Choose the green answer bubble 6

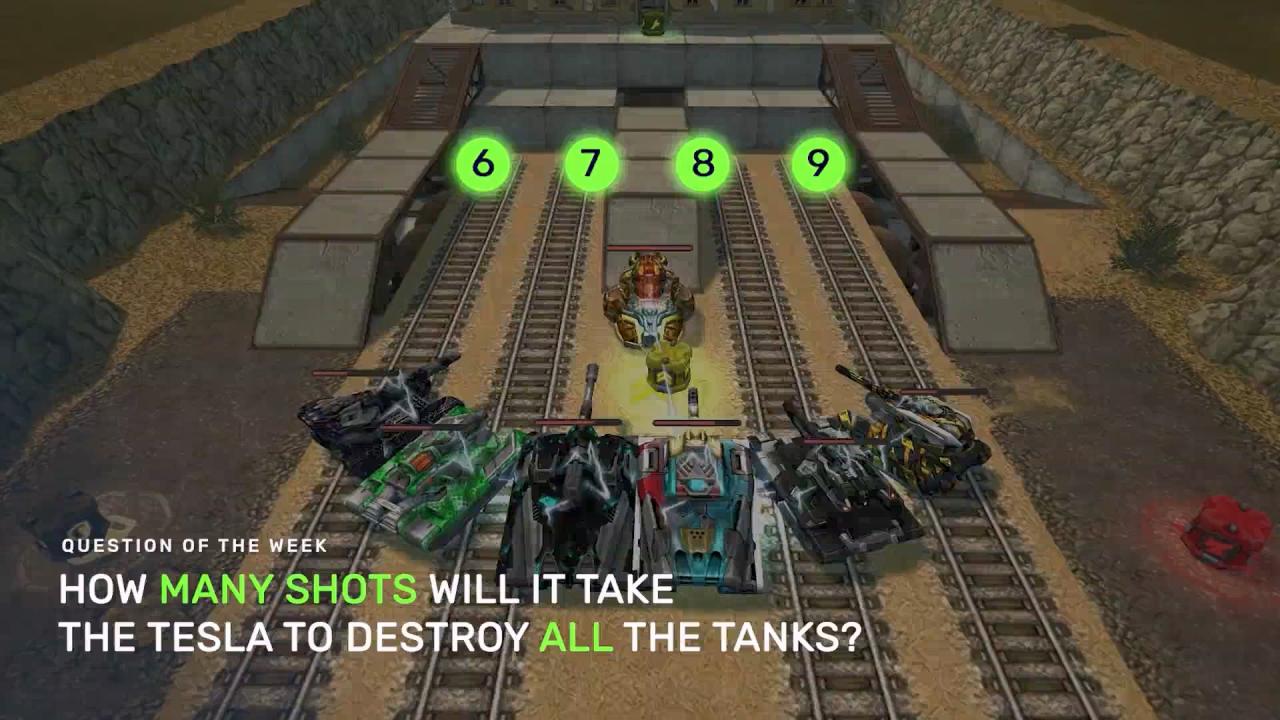[483, 163]
